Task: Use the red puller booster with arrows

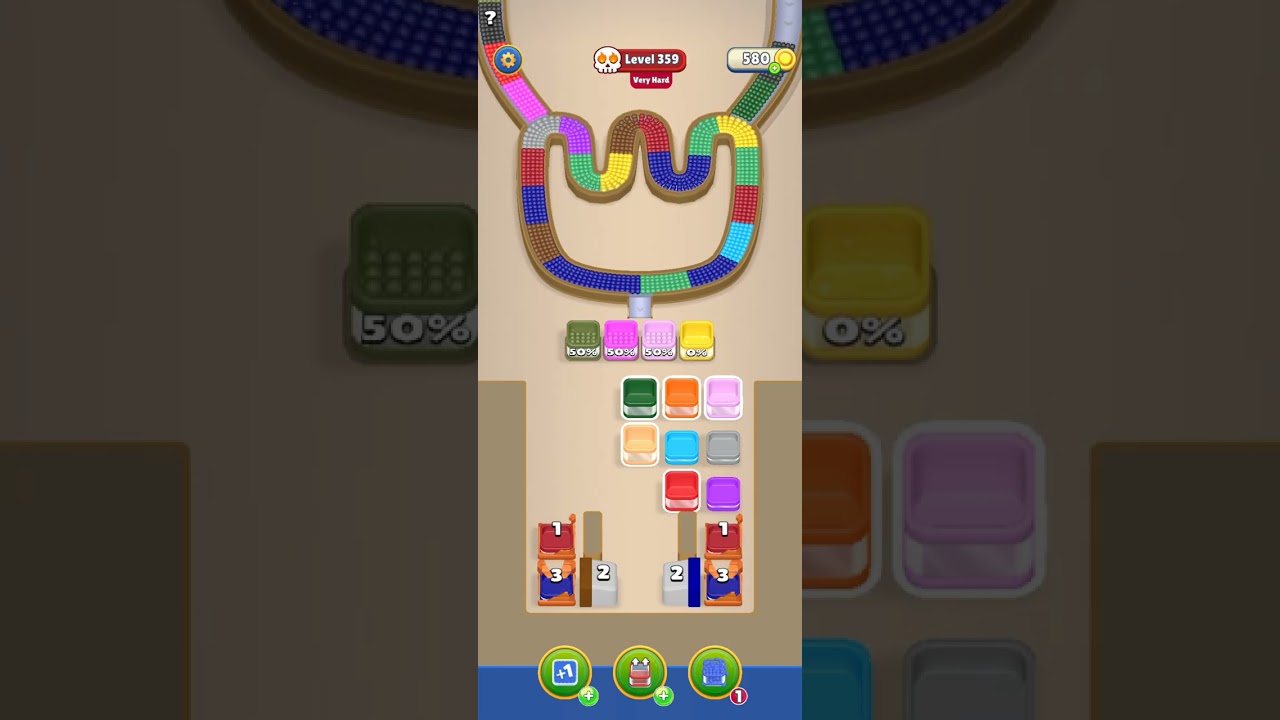Action: 640,672
